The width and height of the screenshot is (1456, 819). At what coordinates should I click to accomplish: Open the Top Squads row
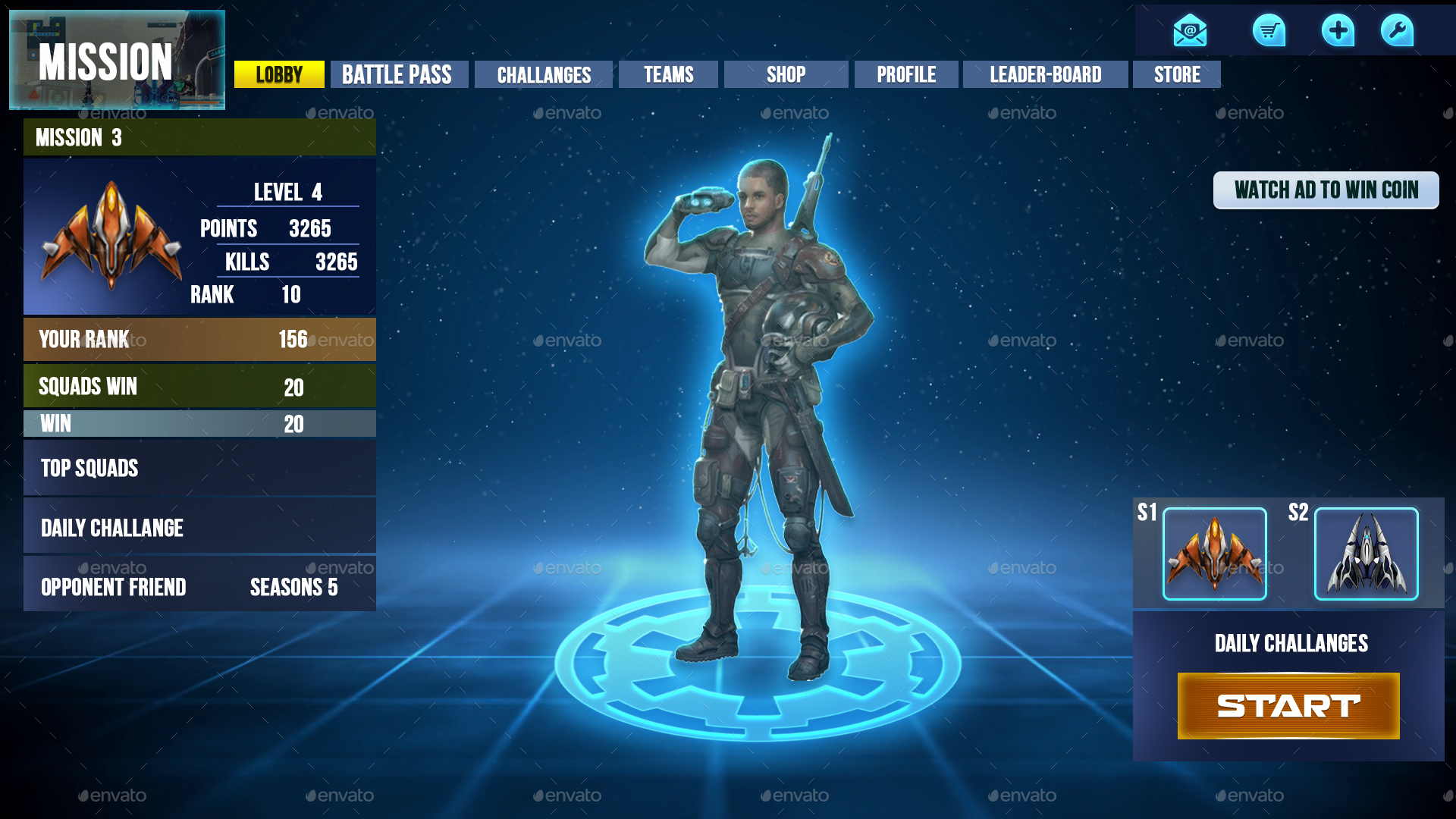point(199,468)
